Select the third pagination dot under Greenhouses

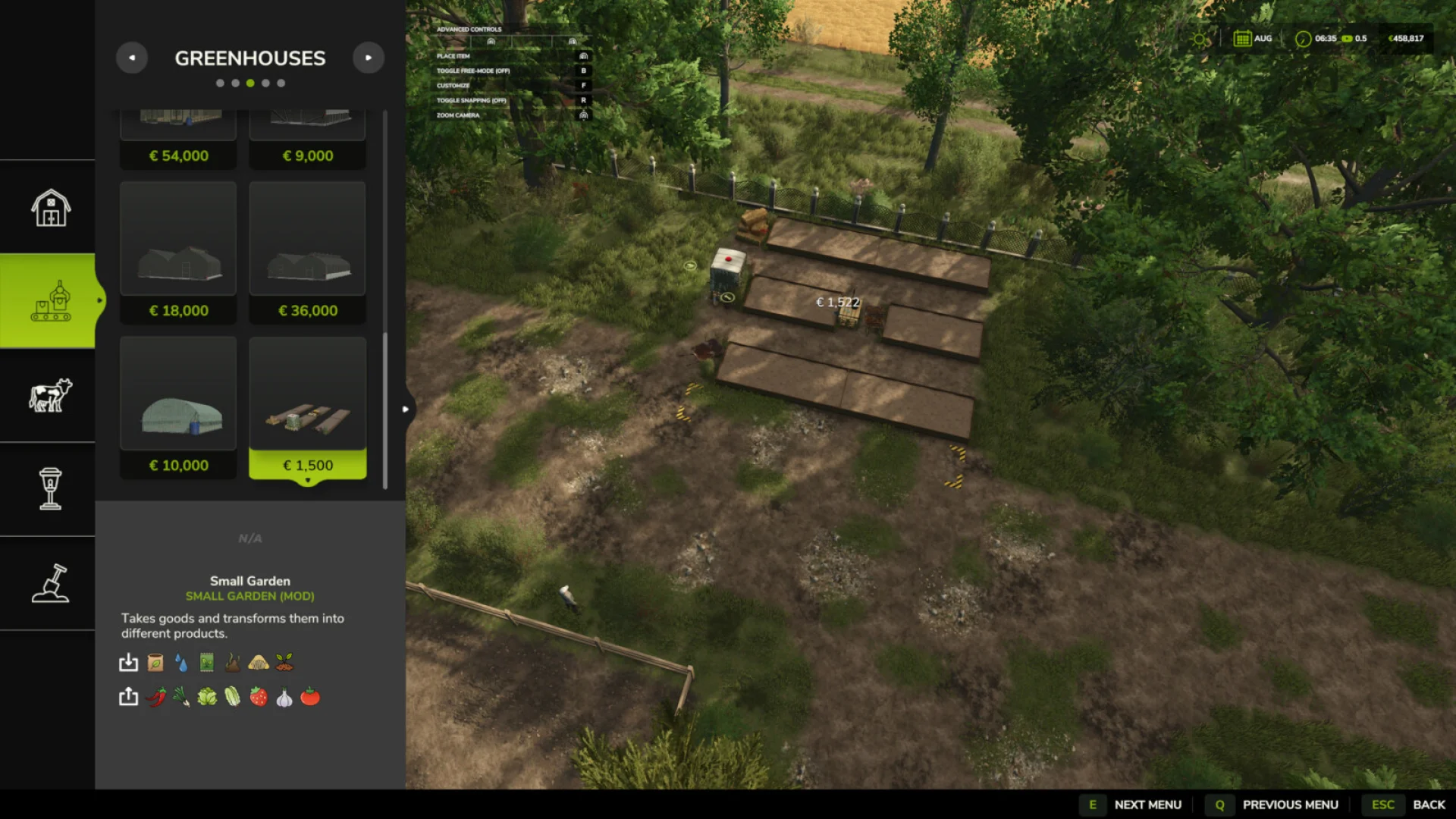tap(250, 83)
